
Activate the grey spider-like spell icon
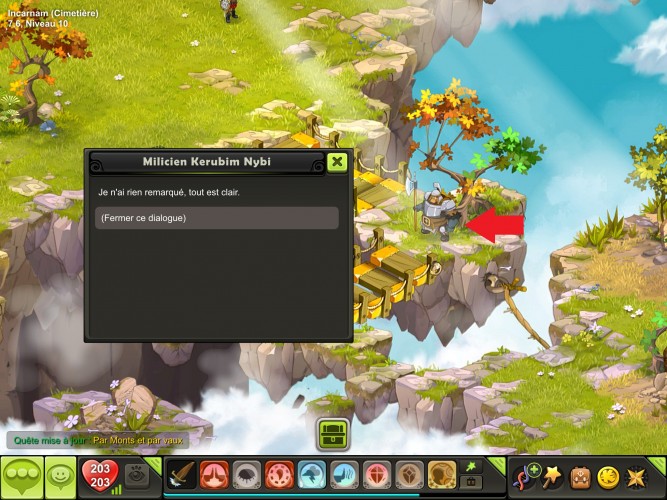pos(247,475)
